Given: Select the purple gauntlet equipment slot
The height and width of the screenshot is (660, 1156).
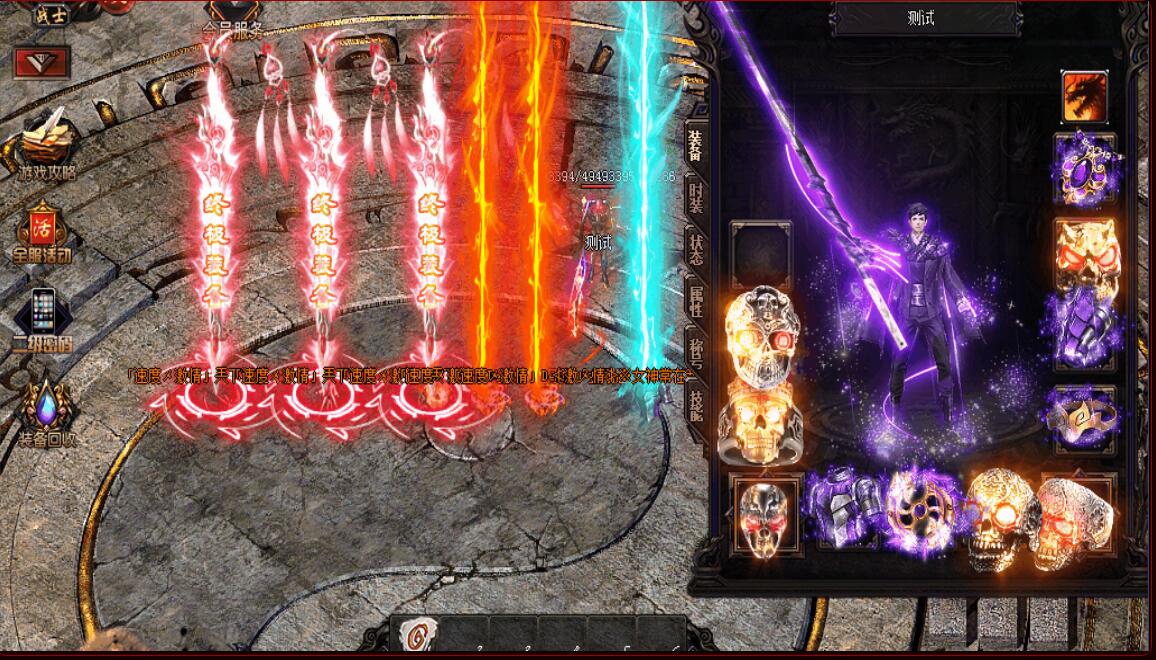Looking at the screenshot, I should tap(1084, 323).
